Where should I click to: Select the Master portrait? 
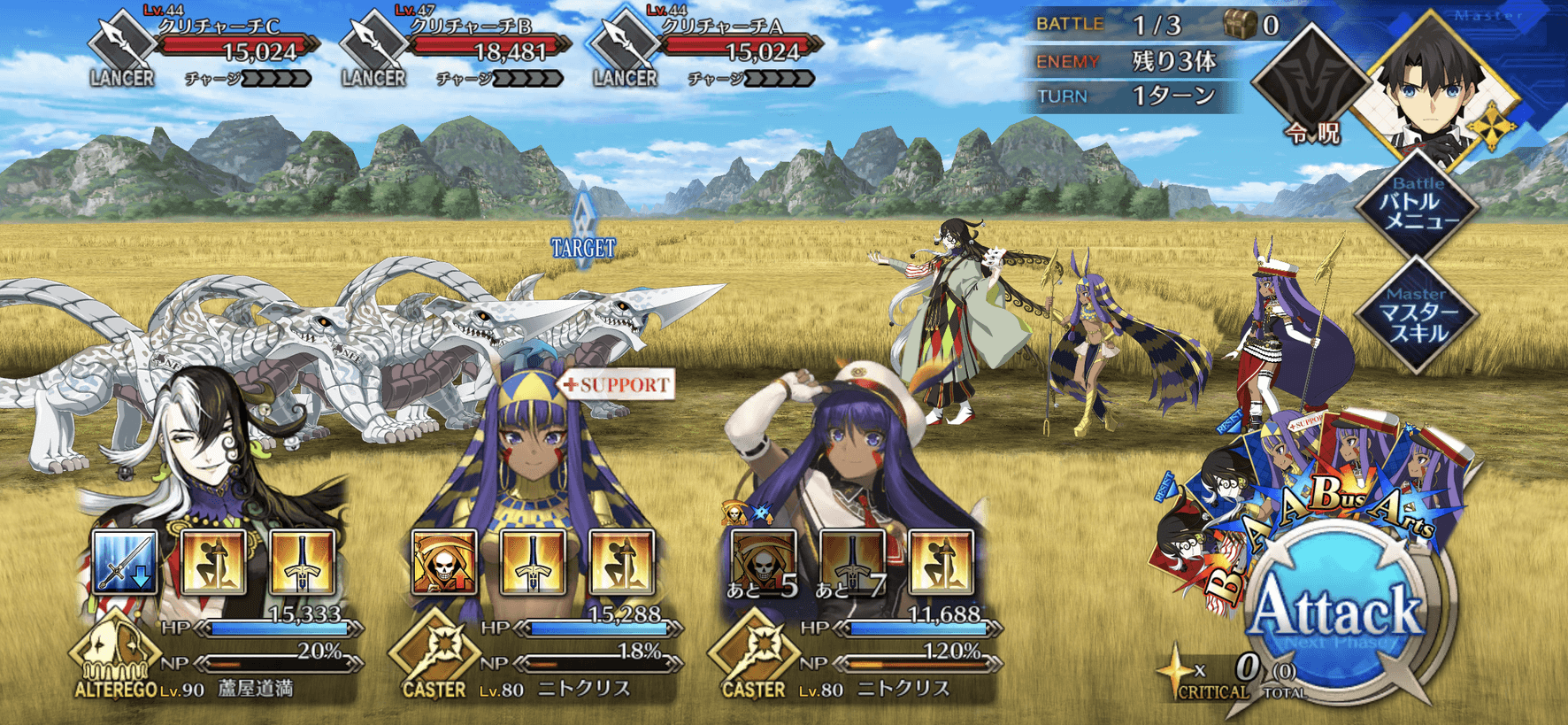click(1438, 89)
